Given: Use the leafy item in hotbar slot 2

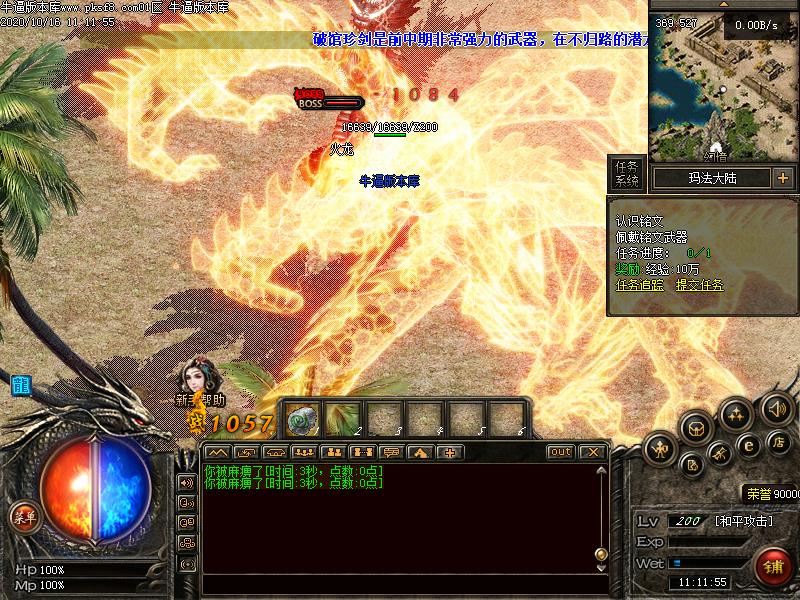Looking at the screenshot, I should pos(342,418).
